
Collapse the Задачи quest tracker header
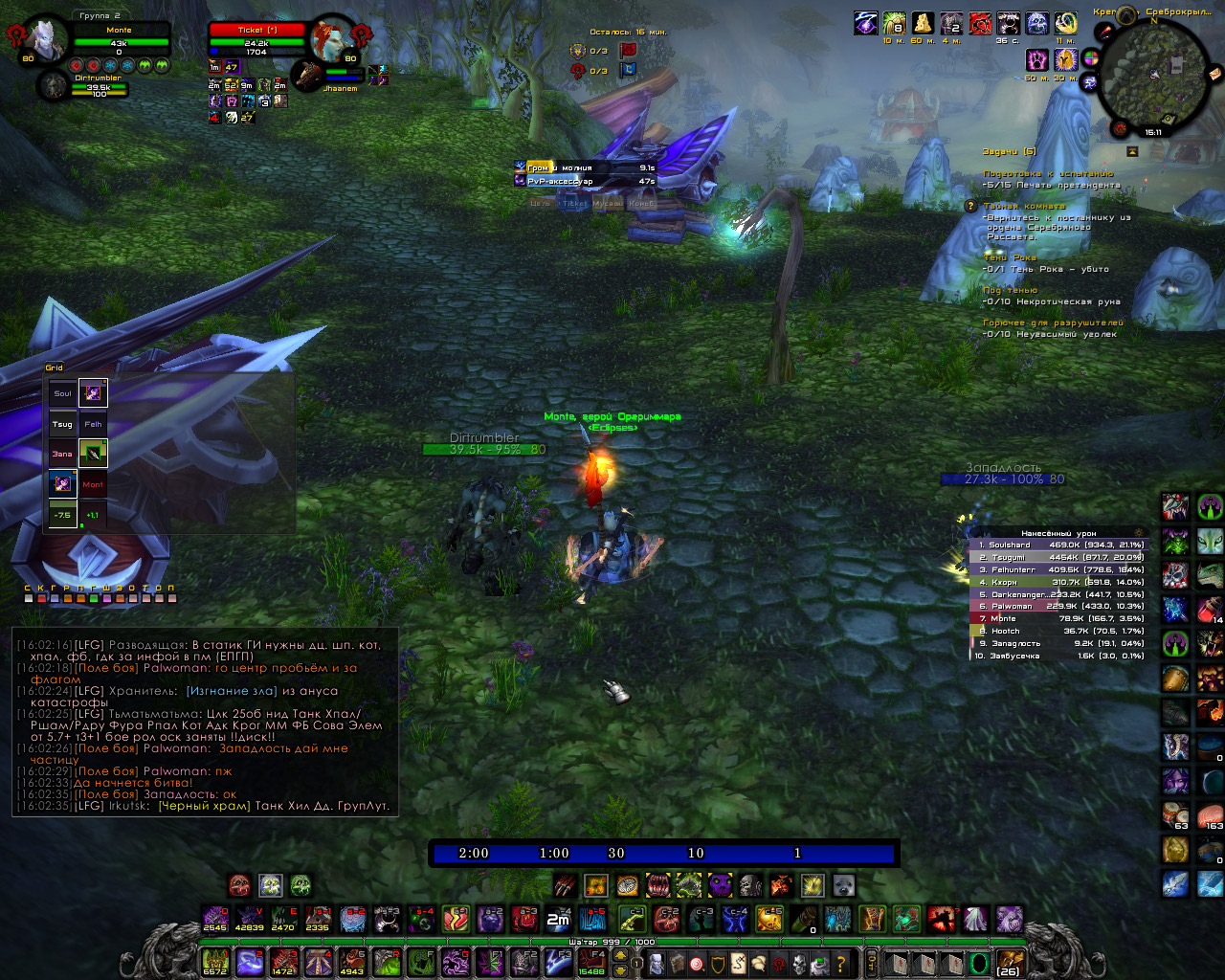pyautogui.click(x=1132, y=151)
